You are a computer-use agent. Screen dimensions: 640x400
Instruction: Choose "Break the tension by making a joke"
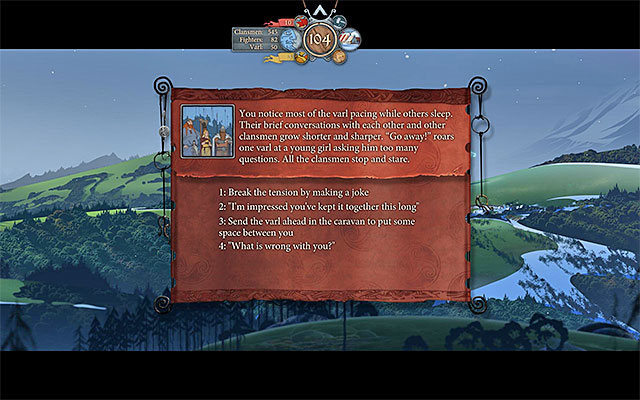(x=293, y=192)
